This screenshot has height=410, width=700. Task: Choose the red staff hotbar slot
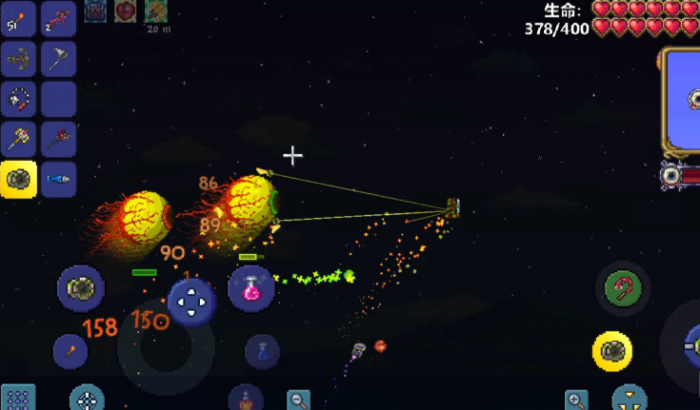tap(59, 139)
